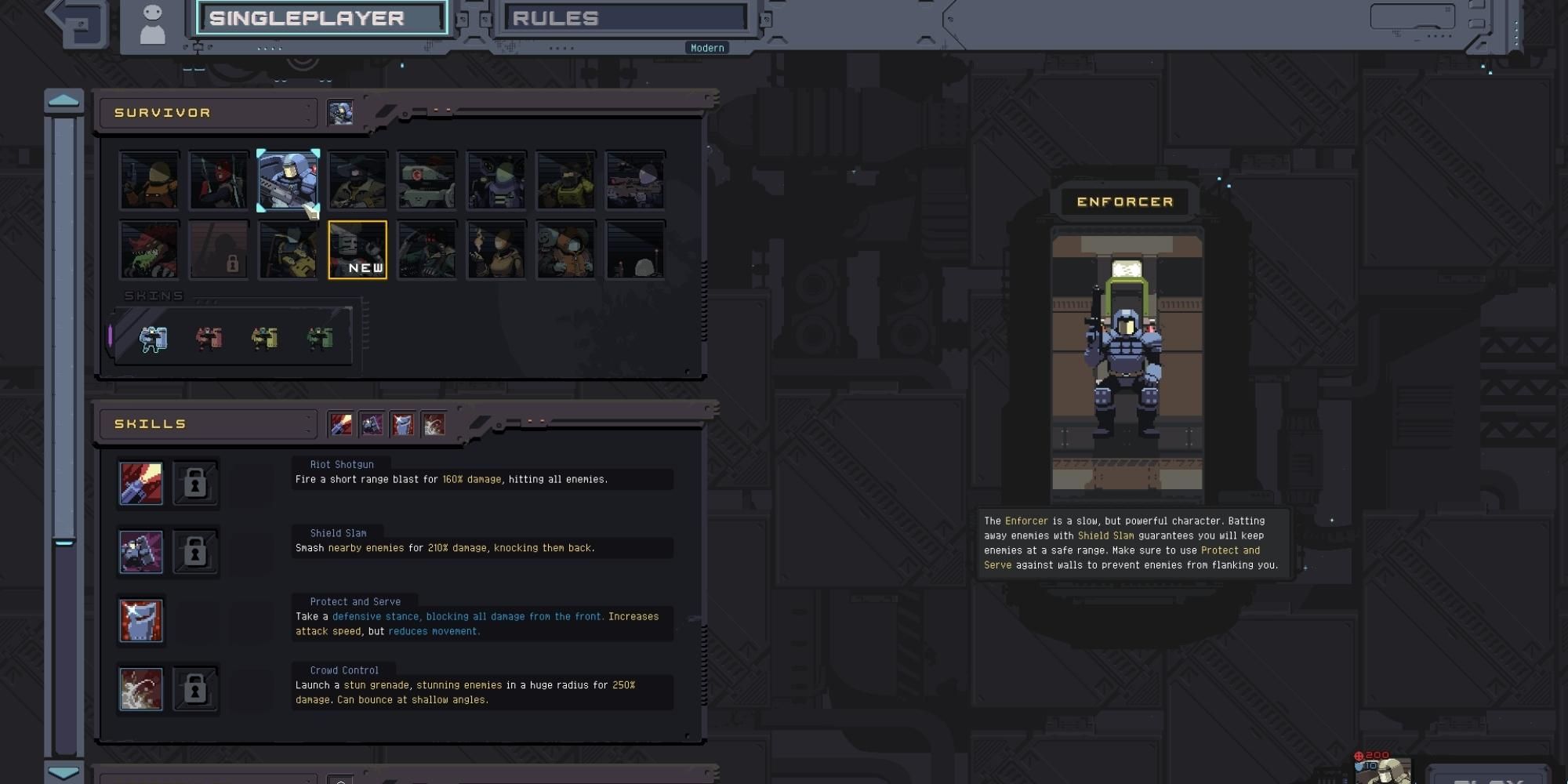
Task: Click the locked survivor portrait with padlock
Action: [x=219, y=250]
